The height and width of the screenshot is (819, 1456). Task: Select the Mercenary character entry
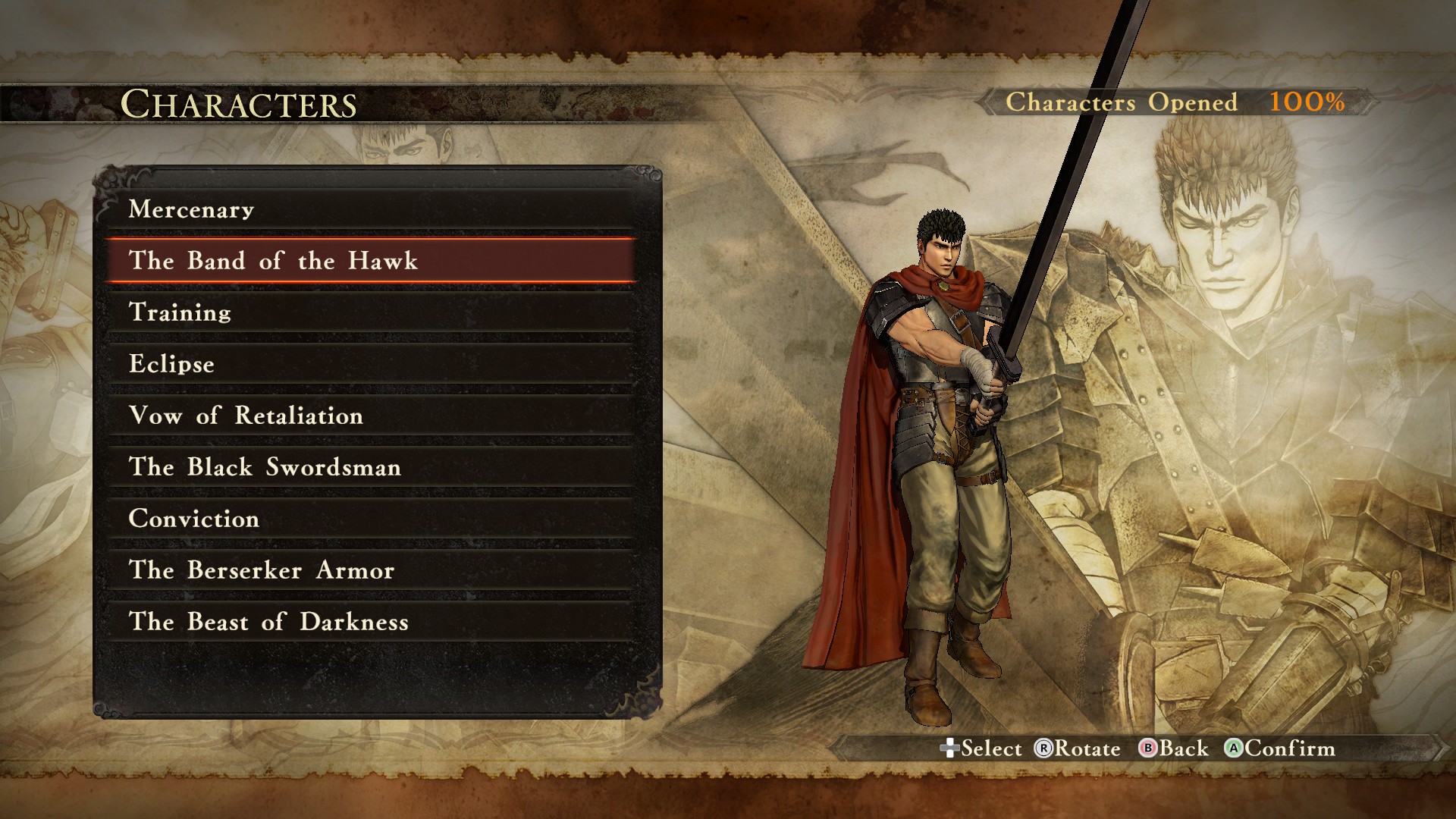tap(370, 209)
